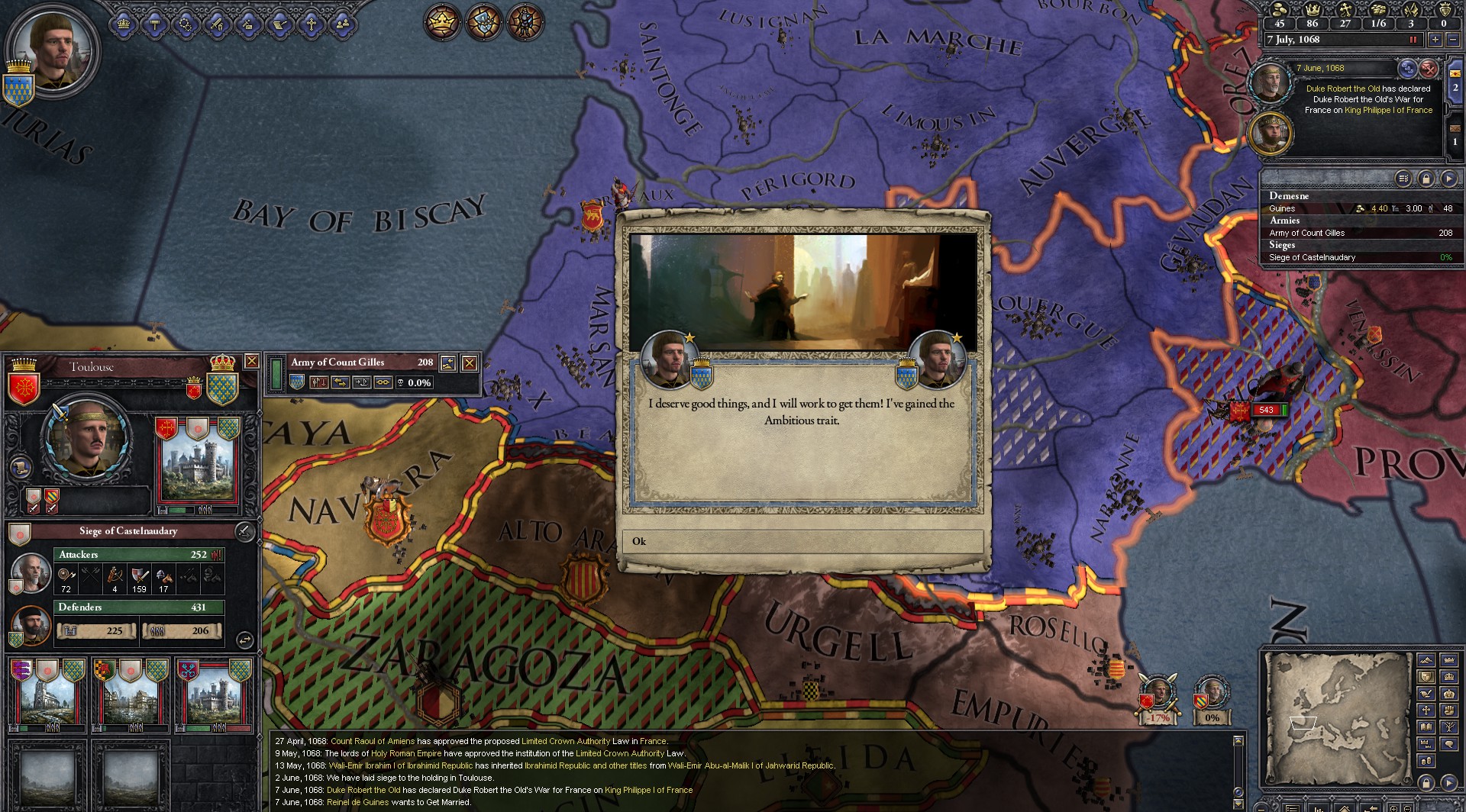This screenshot has width=1466, height=812.
Task: Open the Laws tab with gavel icon
Action: pyautogui.click(x=154, y=24)
